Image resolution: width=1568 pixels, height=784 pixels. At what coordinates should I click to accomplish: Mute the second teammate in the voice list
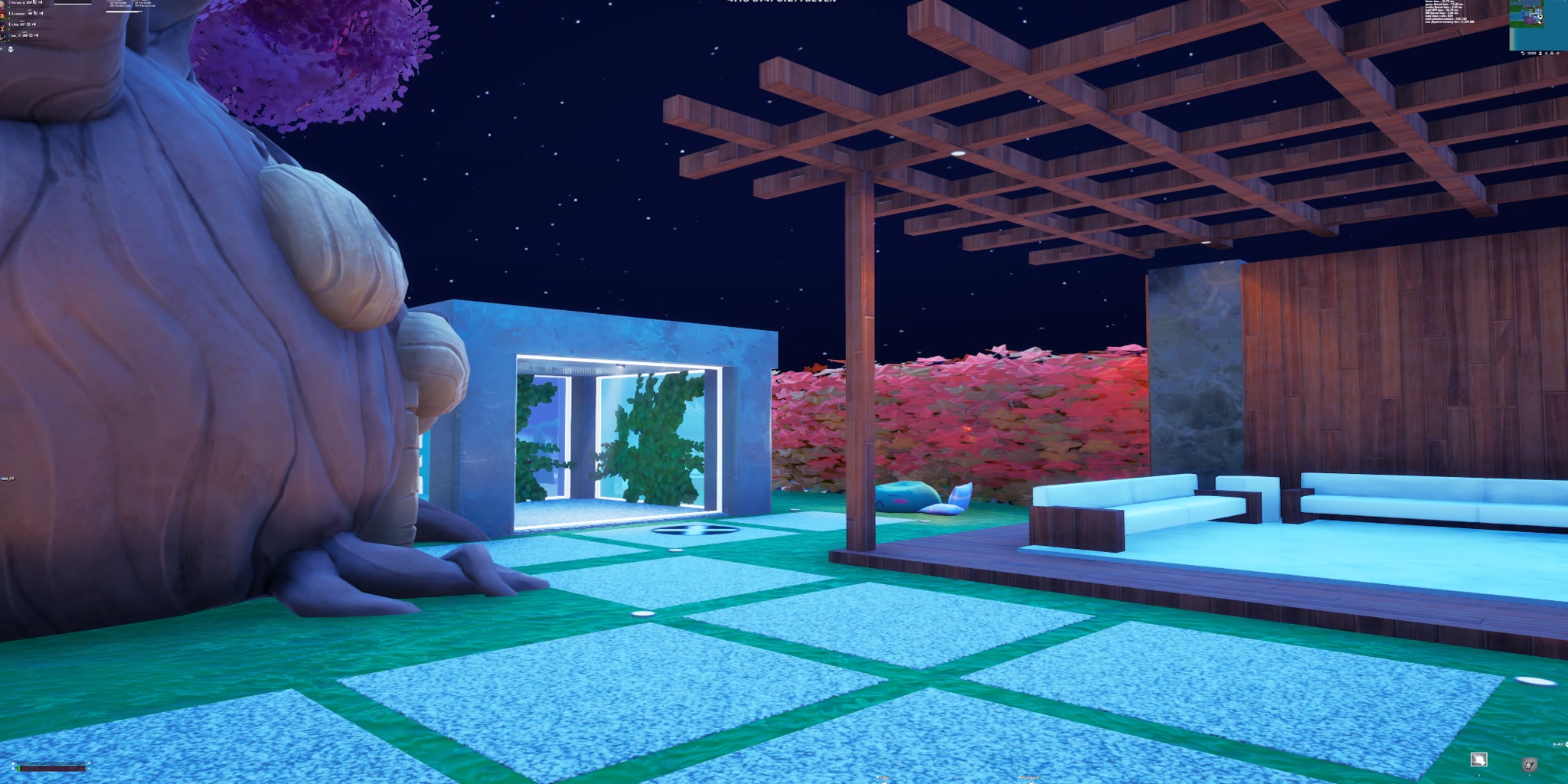(x=41, y=14)
